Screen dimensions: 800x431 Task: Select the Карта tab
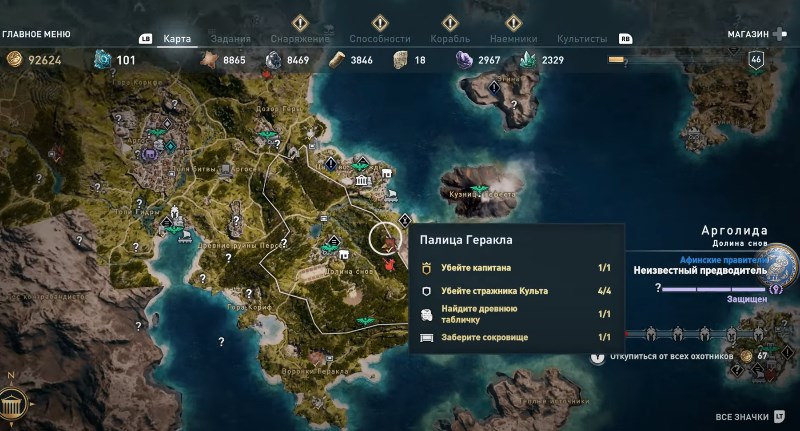click(x=177, y=39)
